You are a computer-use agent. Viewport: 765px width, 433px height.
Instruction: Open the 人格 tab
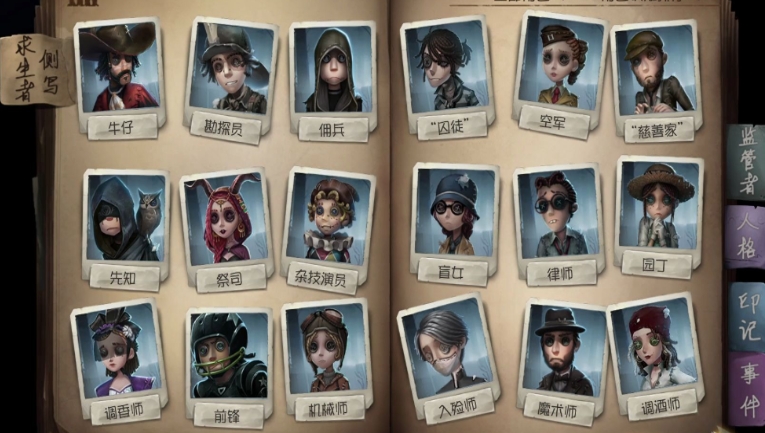744,238
